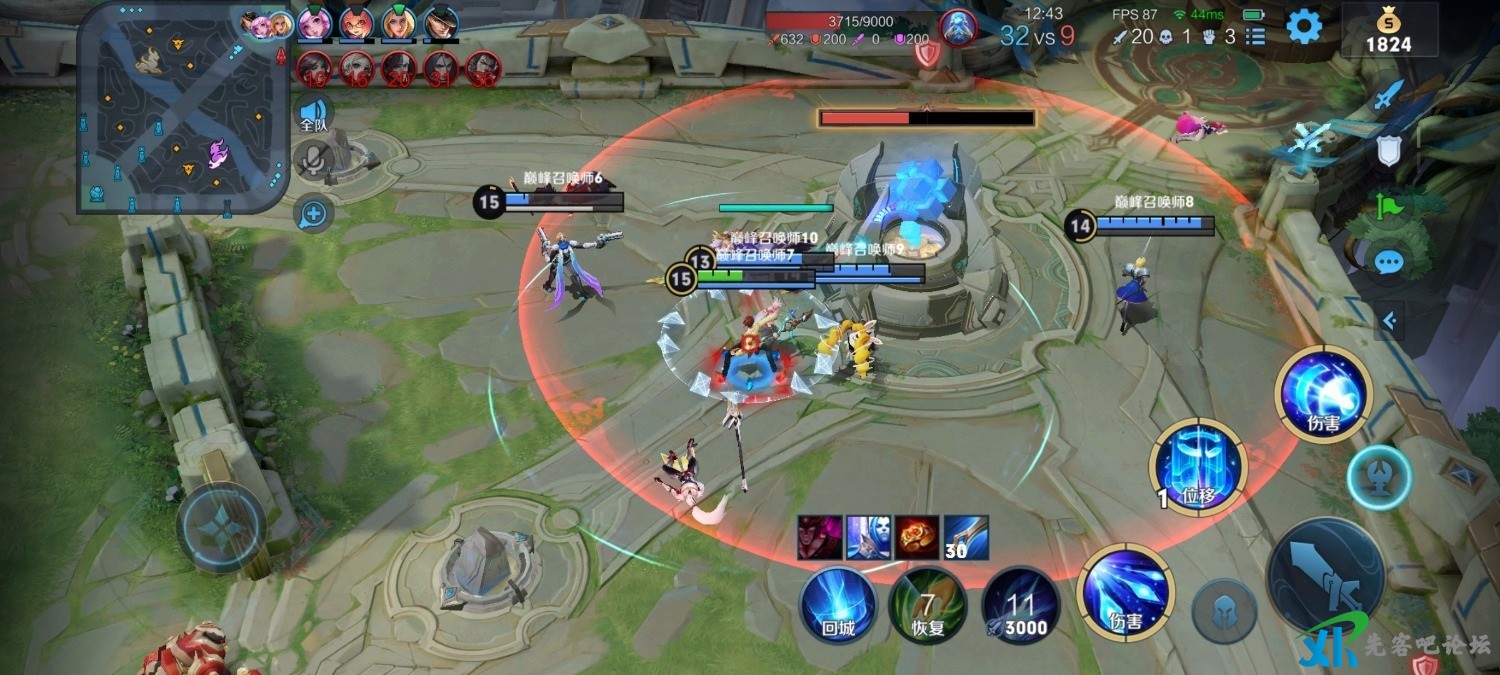This screenshot has width=1500, height=675.
Task: Use the 恢复 heal skill
Action: pos(927,605)
